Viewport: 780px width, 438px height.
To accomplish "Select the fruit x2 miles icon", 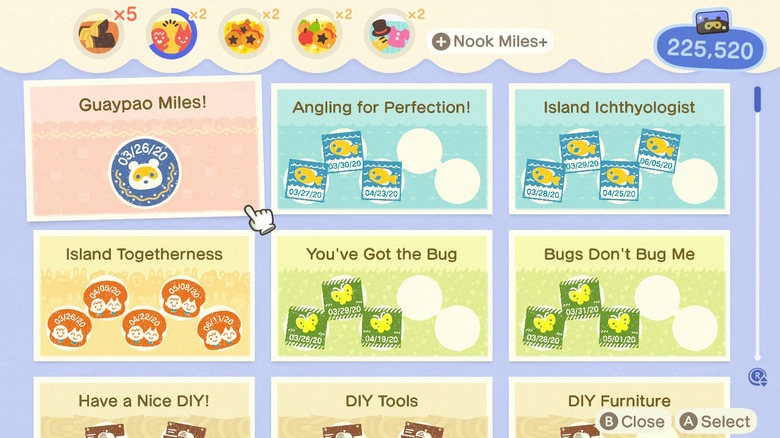I will click(315, 36).
